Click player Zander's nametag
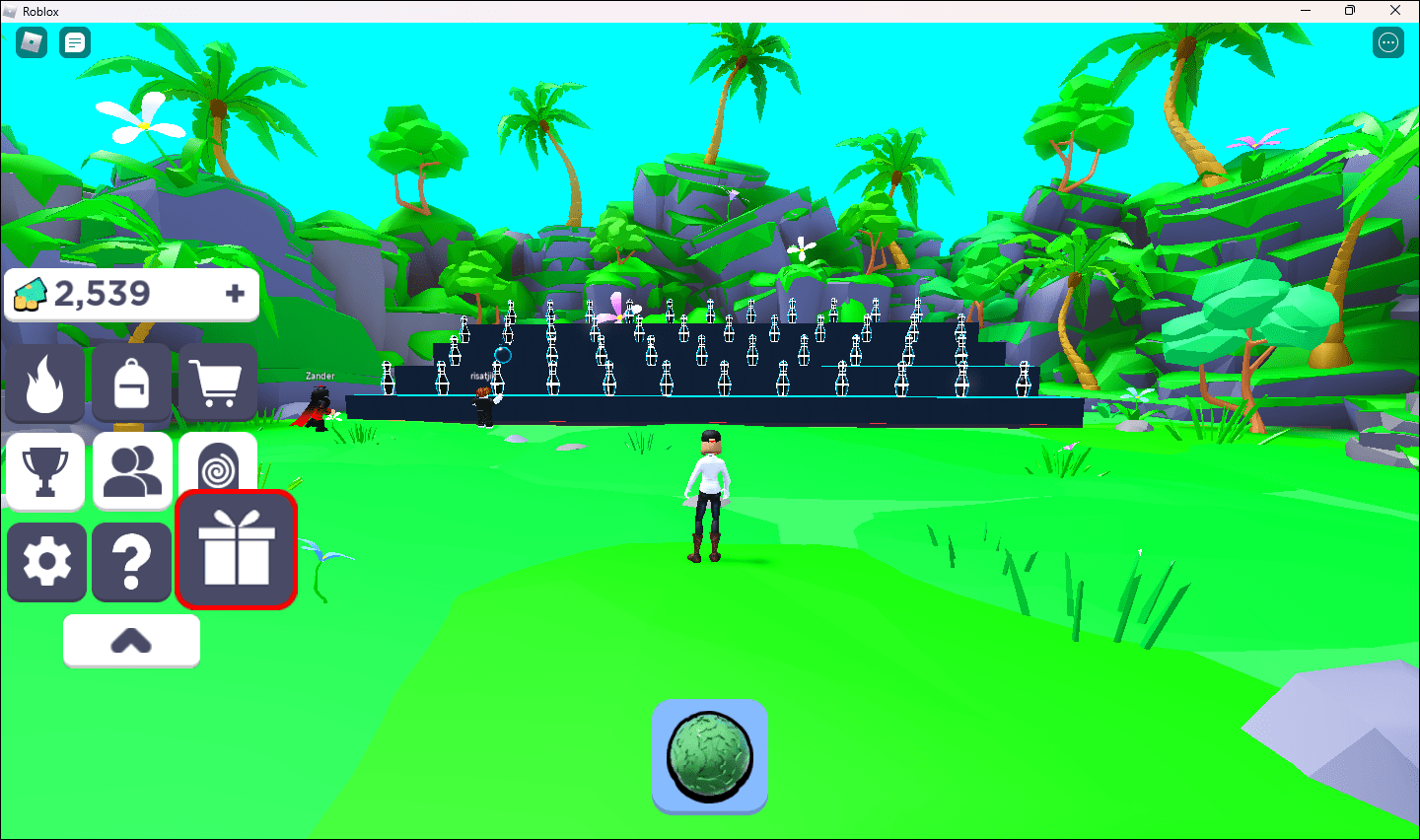Viewport: 1420px width, 840px height. (x=319, y=376)
